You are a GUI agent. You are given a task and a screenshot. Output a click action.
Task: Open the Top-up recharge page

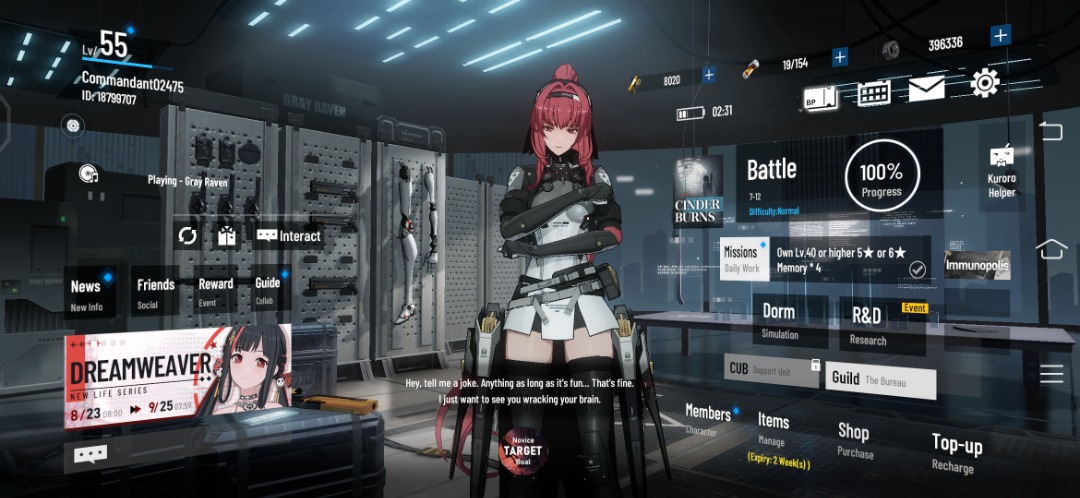[957, 452]
